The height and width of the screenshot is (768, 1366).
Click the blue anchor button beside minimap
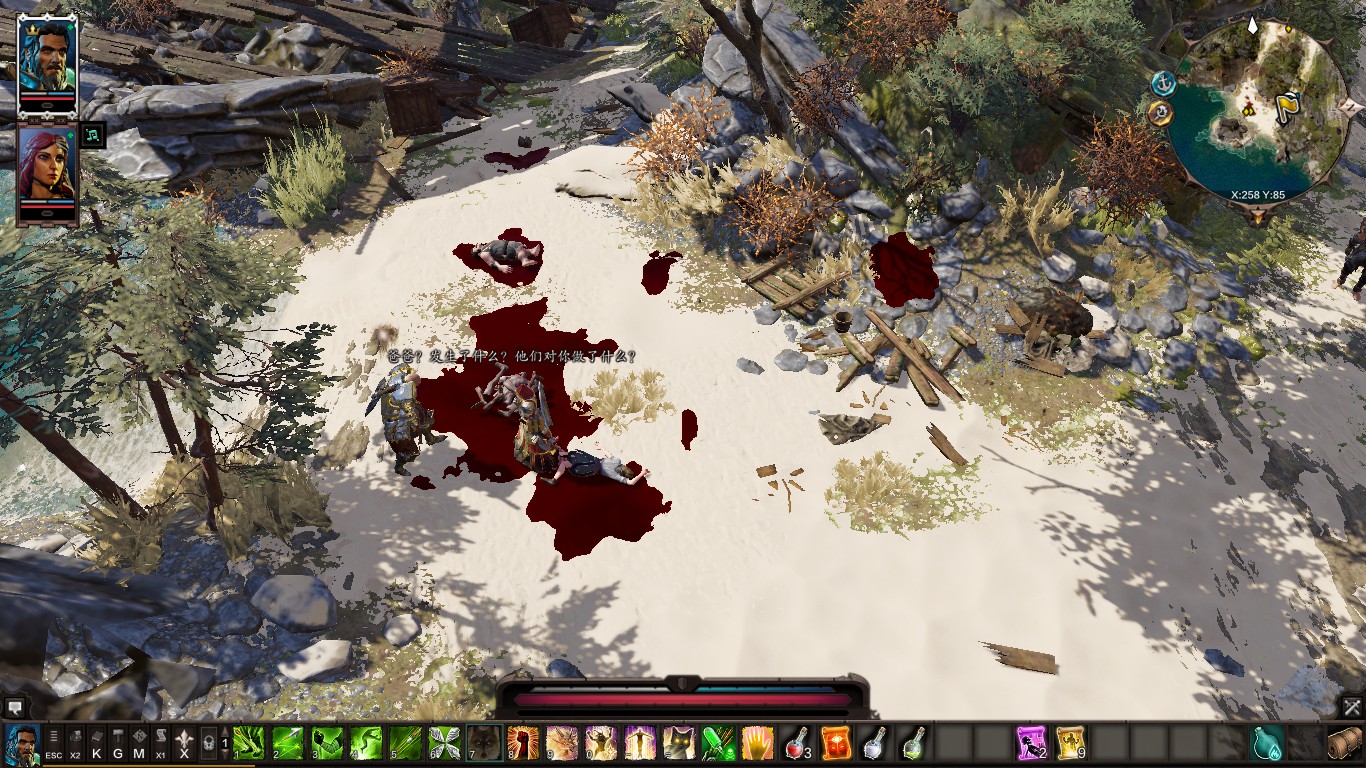pos(1162,82)
